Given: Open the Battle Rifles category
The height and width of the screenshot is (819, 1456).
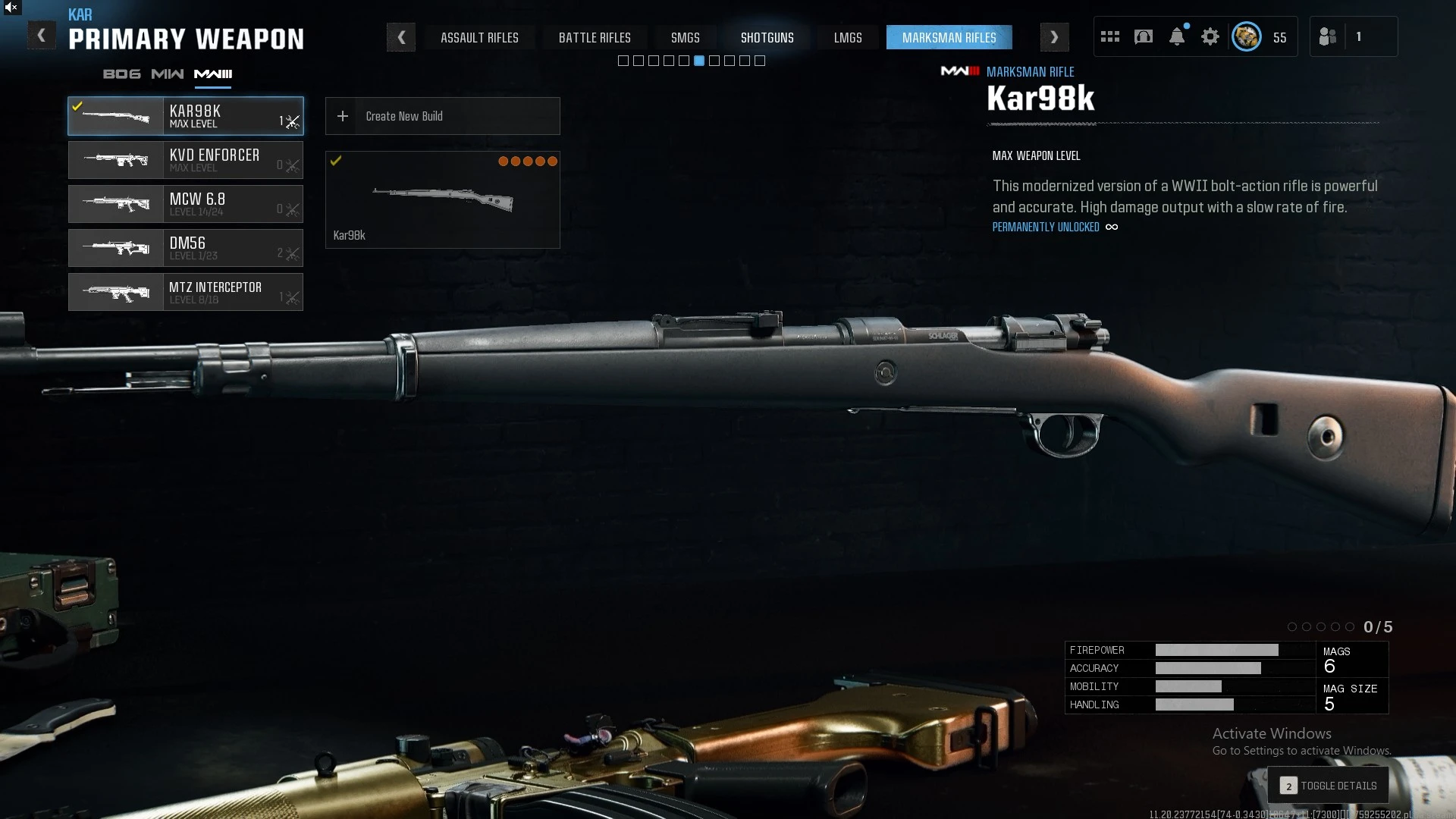Looking at the screenshot, I should 595,38.
